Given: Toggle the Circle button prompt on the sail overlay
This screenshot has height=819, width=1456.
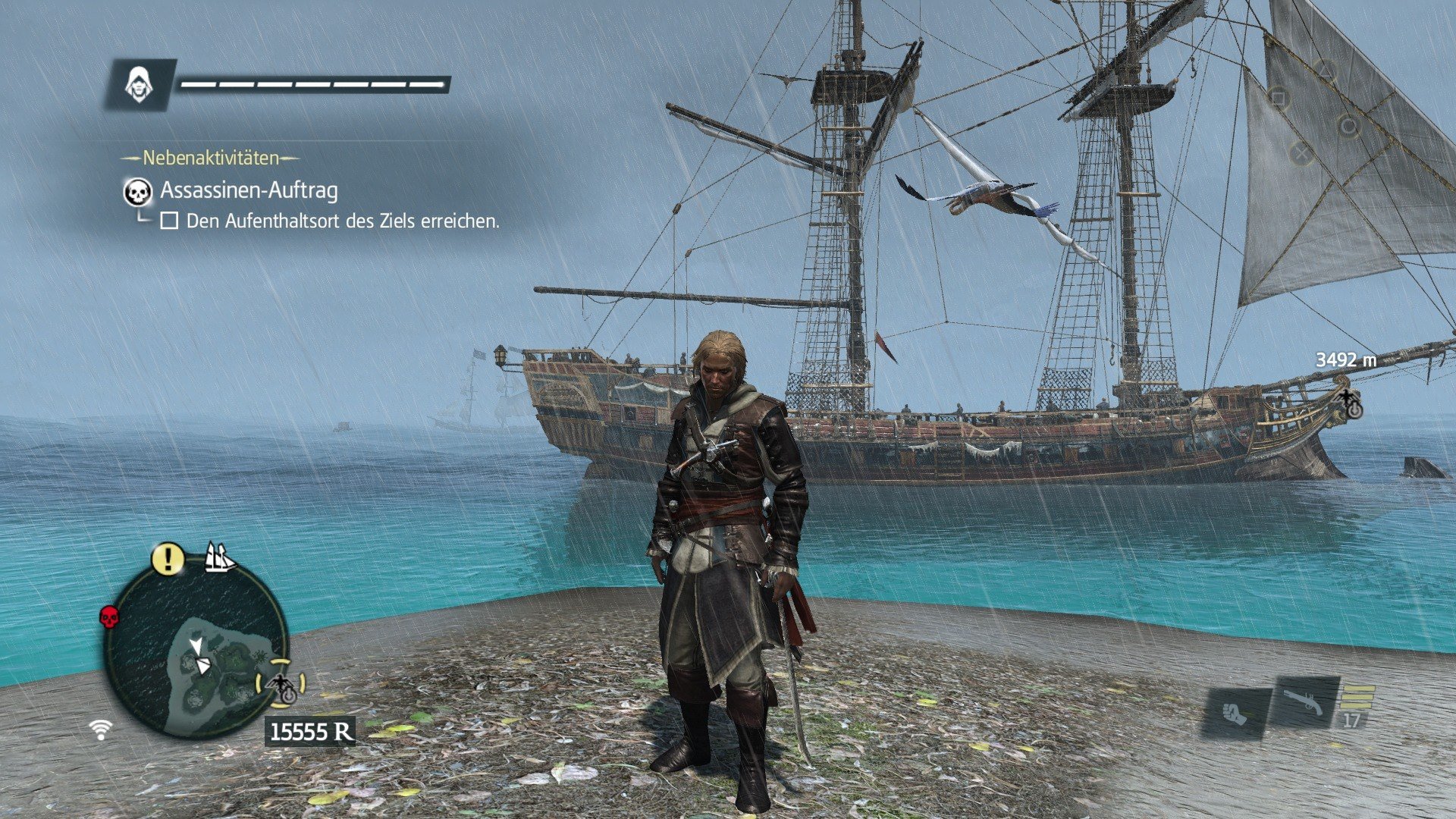Looking at the screenshot, I should pos(1349,126).
